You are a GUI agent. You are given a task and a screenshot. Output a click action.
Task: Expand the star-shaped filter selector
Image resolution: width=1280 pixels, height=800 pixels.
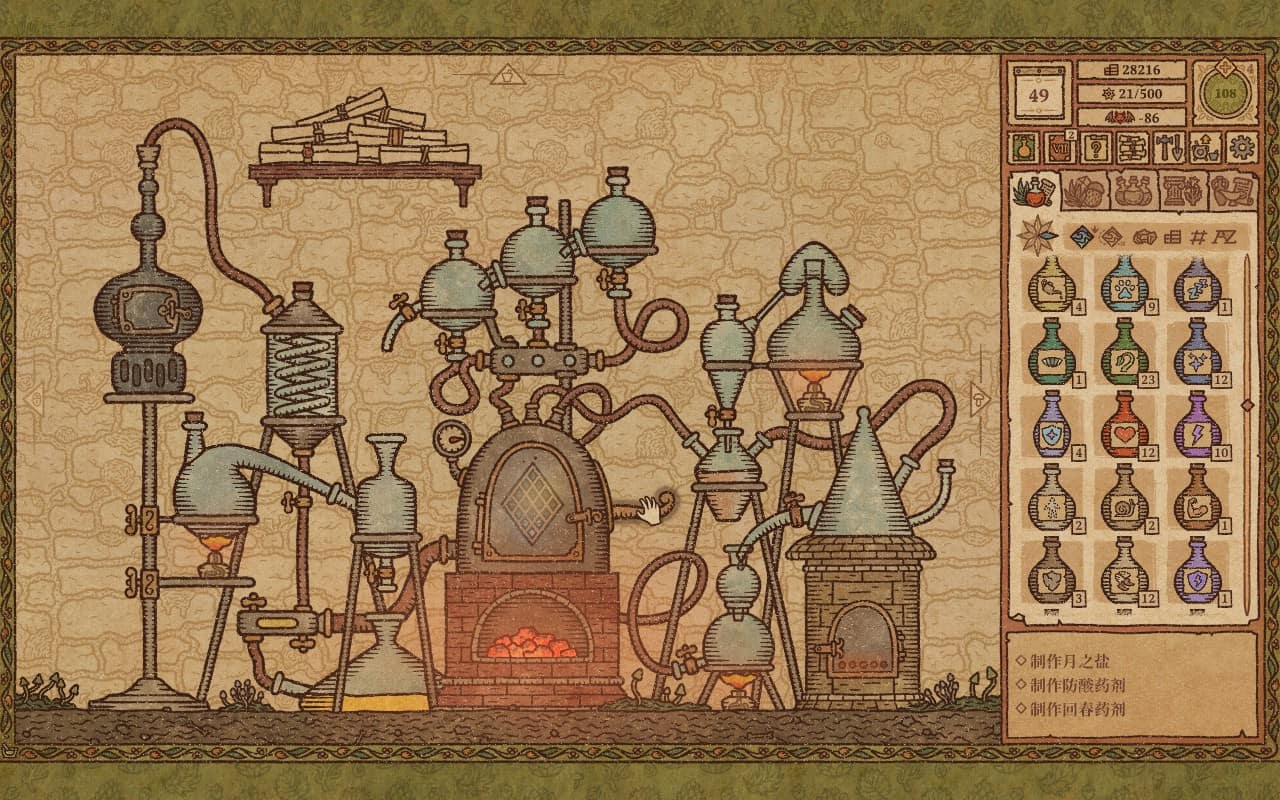pos(1036,235)
